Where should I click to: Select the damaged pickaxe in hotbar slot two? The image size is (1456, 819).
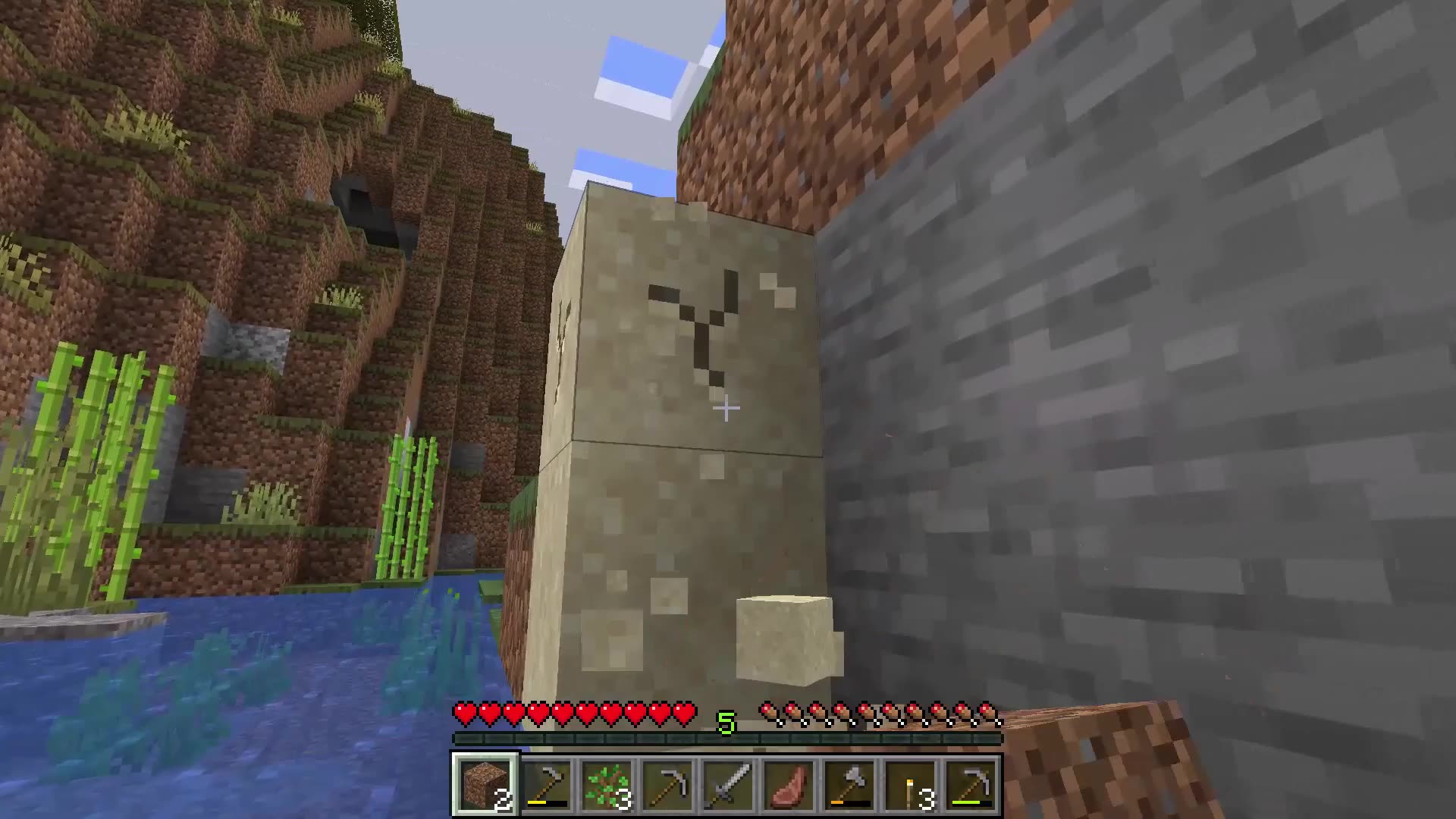pyautogui.click(x=549, y=783)
